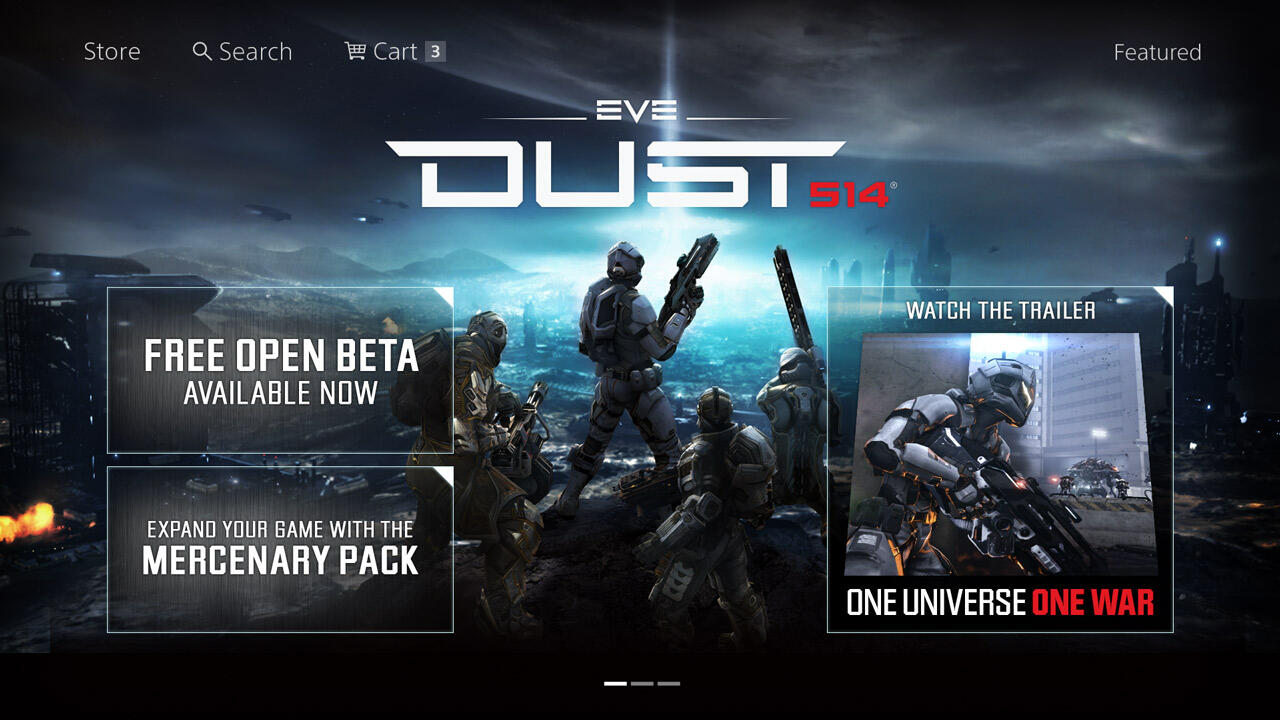Switch to the second carousel page indicator
The image size is (1280, 720).
pyautogui.click(x=640, y=685)
